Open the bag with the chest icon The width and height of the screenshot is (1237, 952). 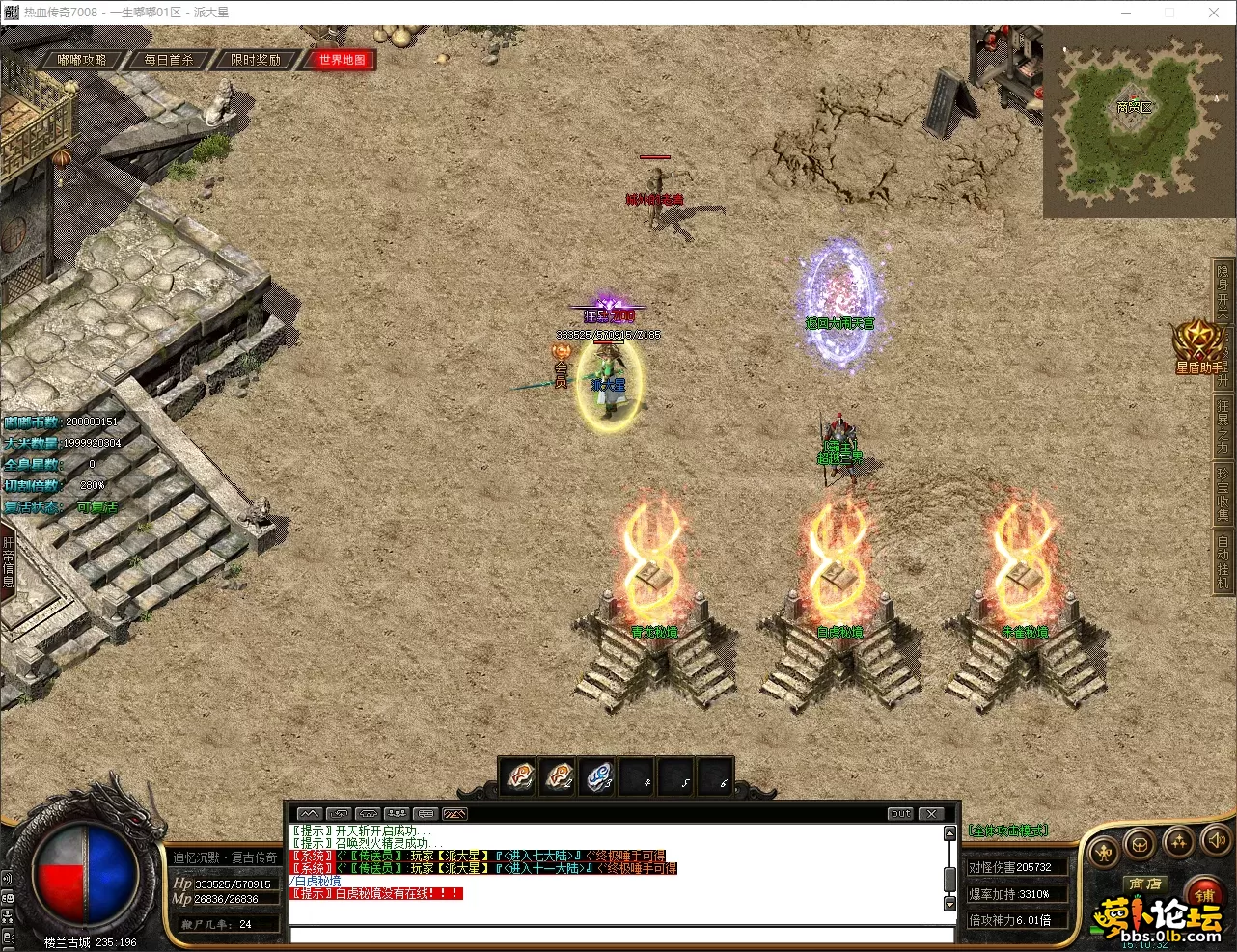tap(1140, 844)
